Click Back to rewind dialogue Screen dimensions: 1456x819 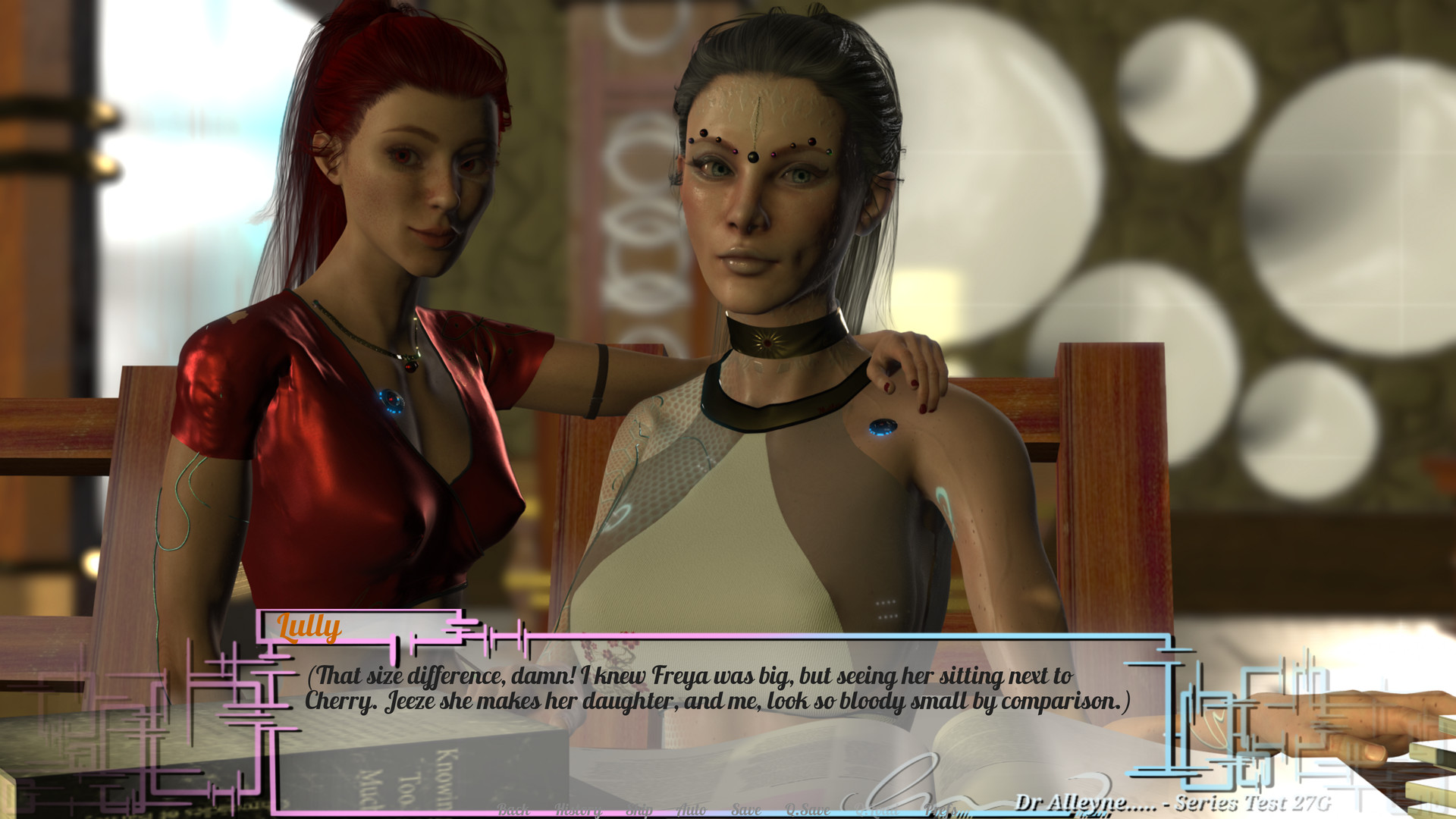[x=513, y=810]
